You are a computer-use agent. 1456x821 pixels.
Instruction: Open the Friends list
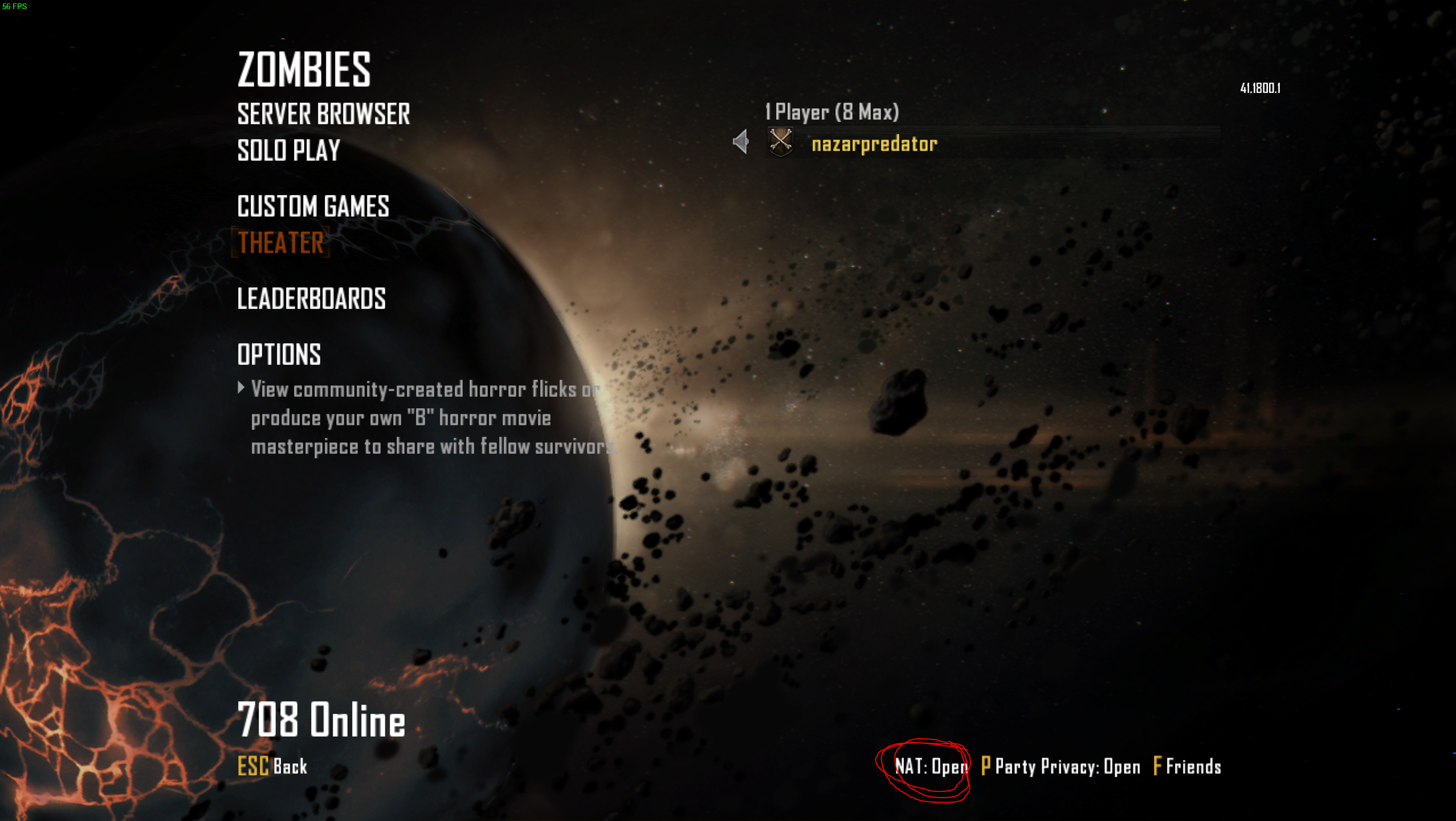tap(1187, 766)
